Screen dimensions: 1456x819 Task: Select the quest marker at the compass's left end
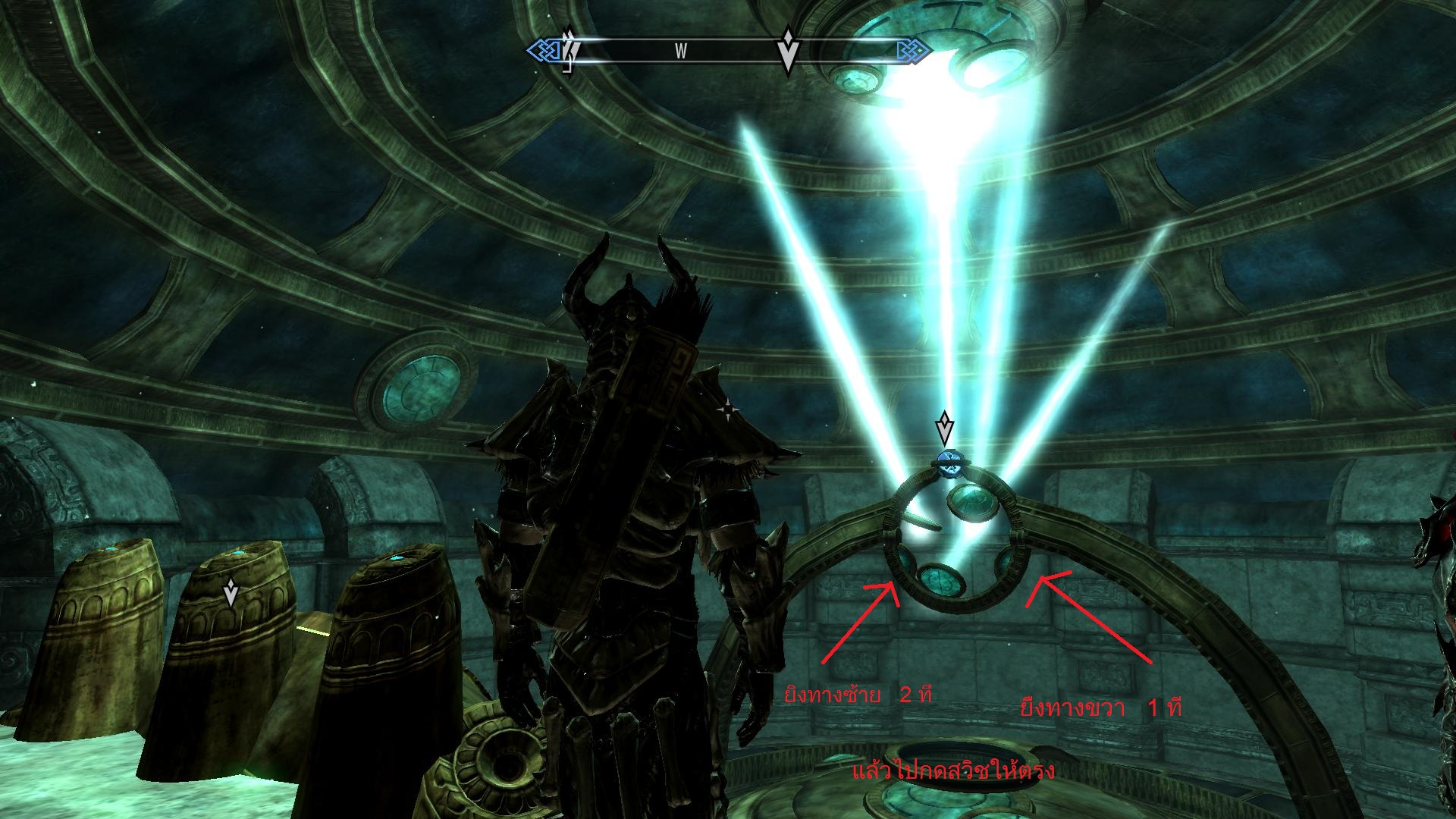[x=570, y=49]
